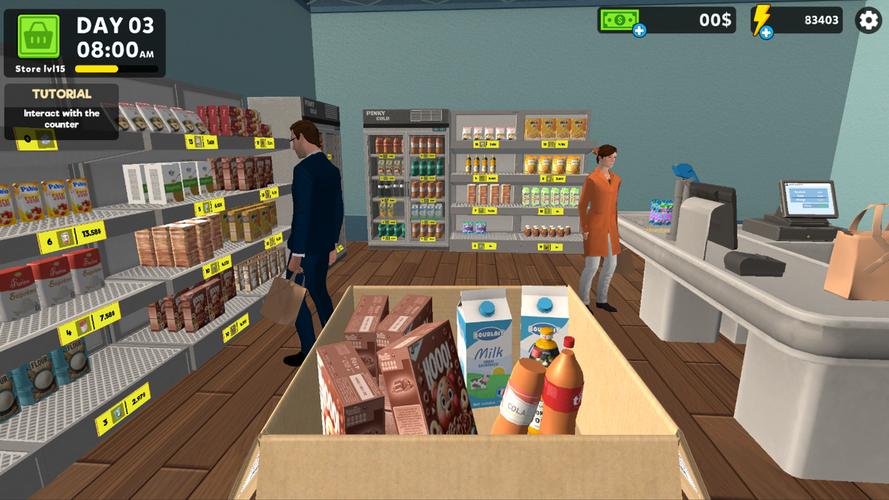Open the settings gear menu
Screen dimensions: 889x500
click(868, 20)
